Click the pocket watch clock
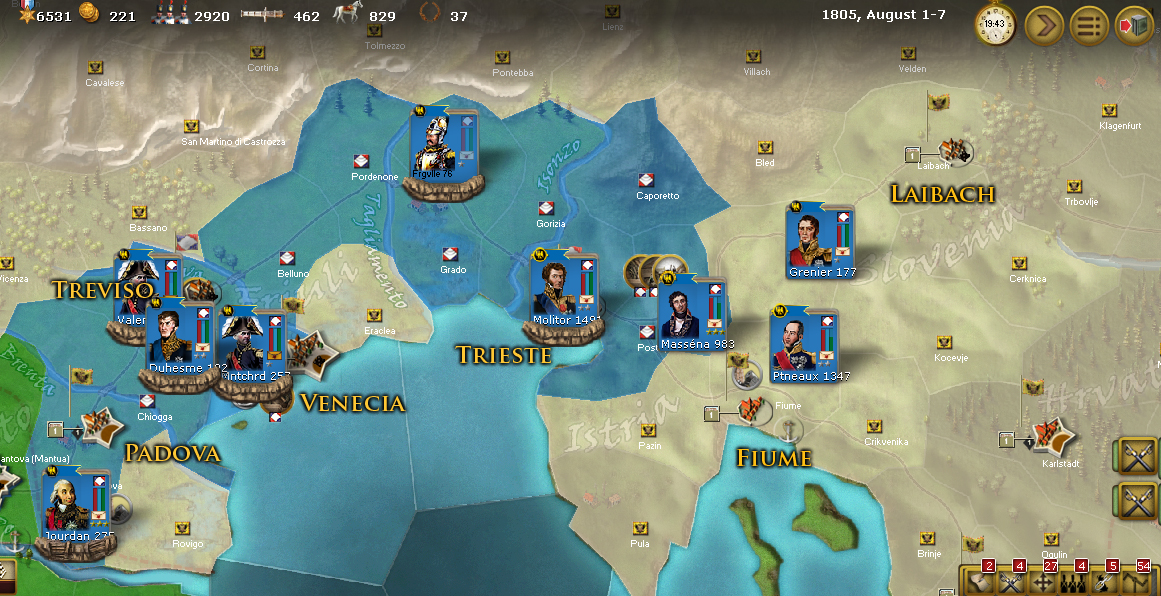 click(995, 24)
